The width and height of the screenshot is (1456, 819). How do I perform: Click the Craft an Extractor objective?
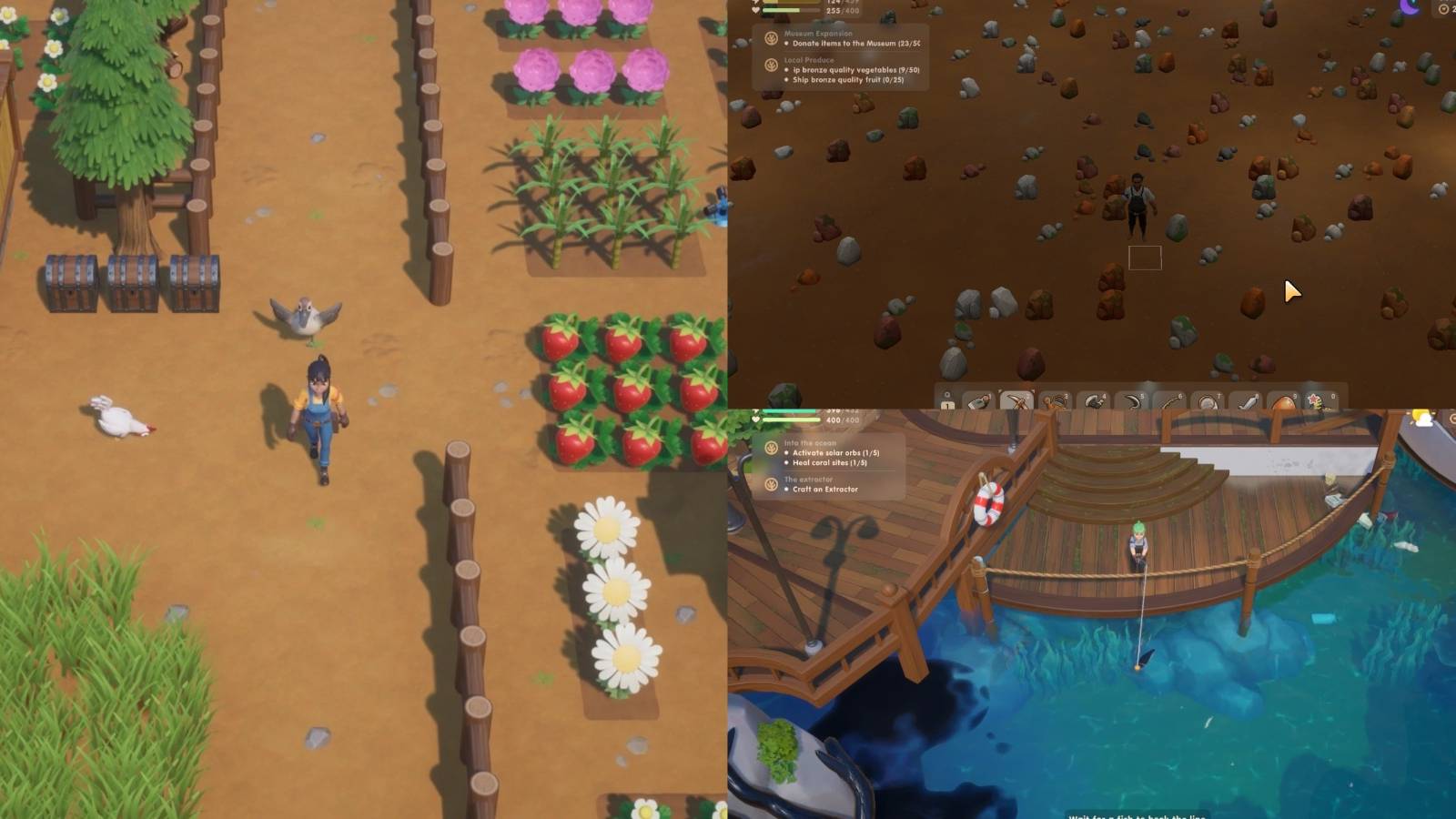click(x=824, y=490)
